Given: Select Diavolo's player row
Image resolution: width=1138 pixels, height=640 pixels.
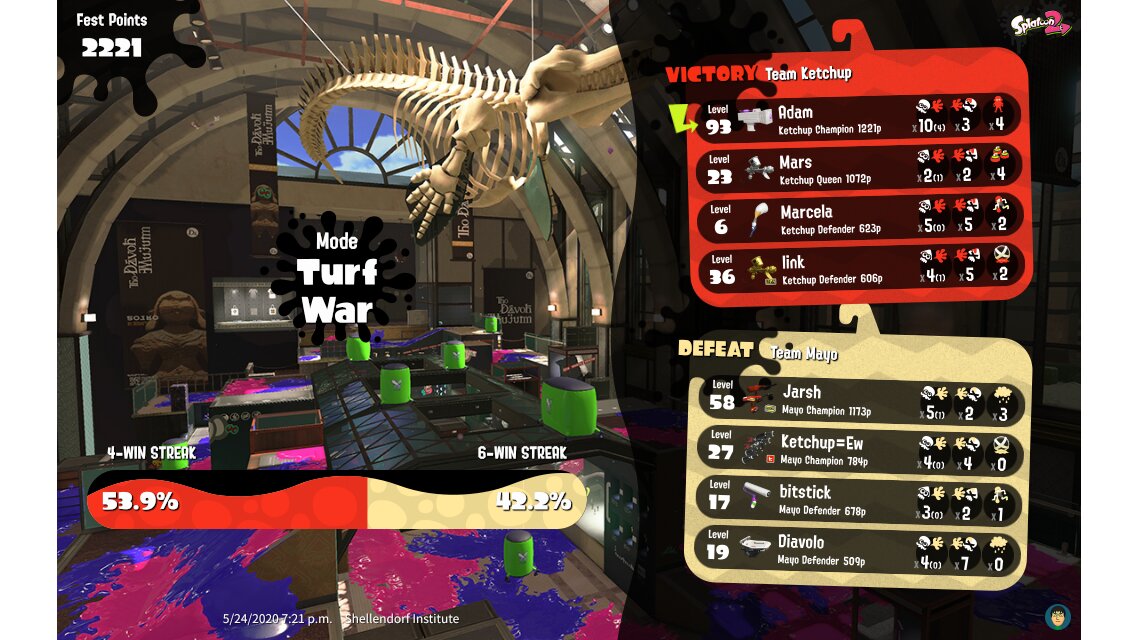Looking at the screenshot, I should click(x=861, y=550).
